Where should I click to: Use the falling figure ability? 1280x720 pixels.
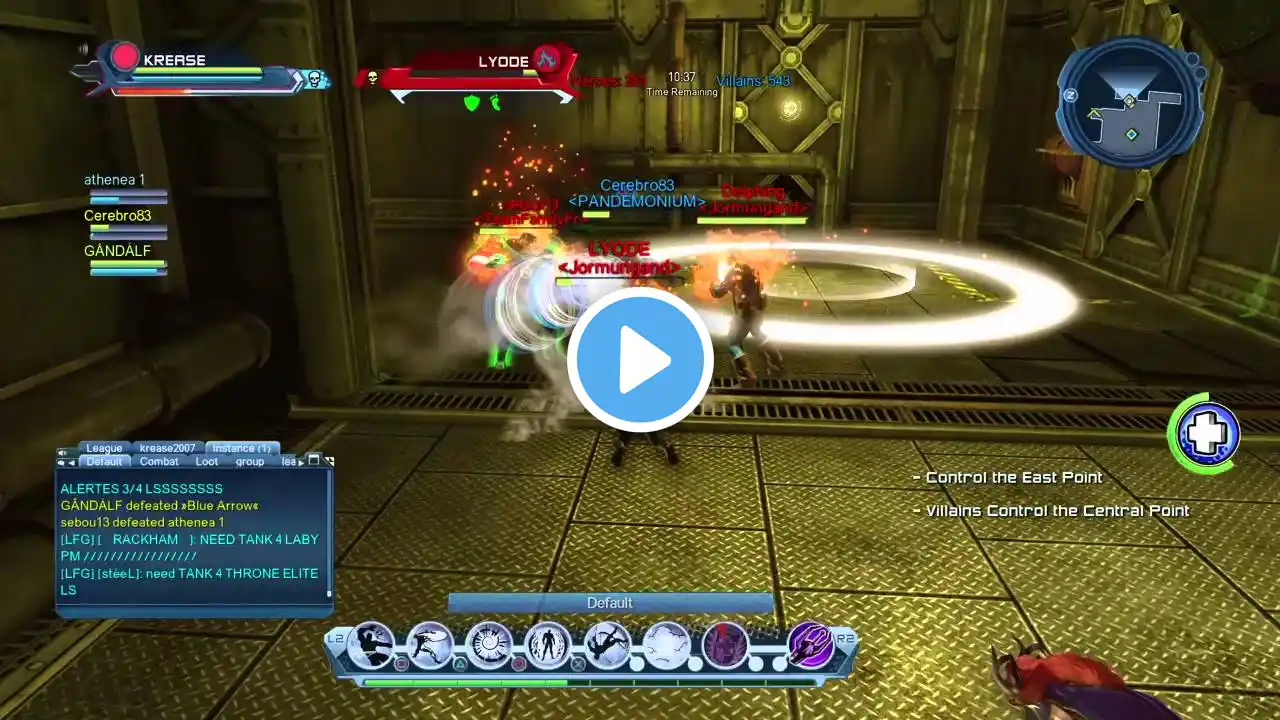(607, 645)
